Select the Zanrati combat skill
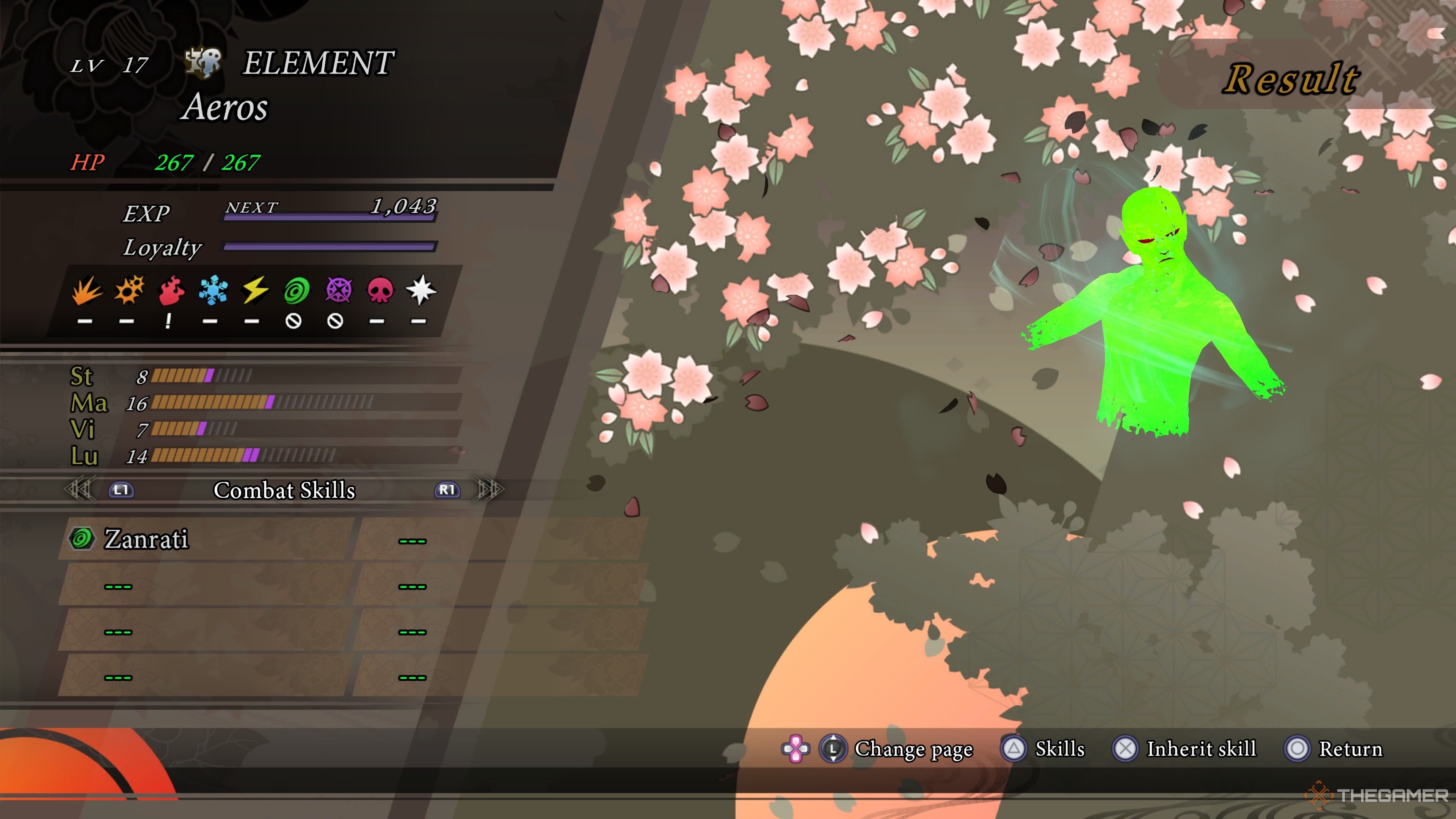1456x819 pixels. click(x=146, y=539)
